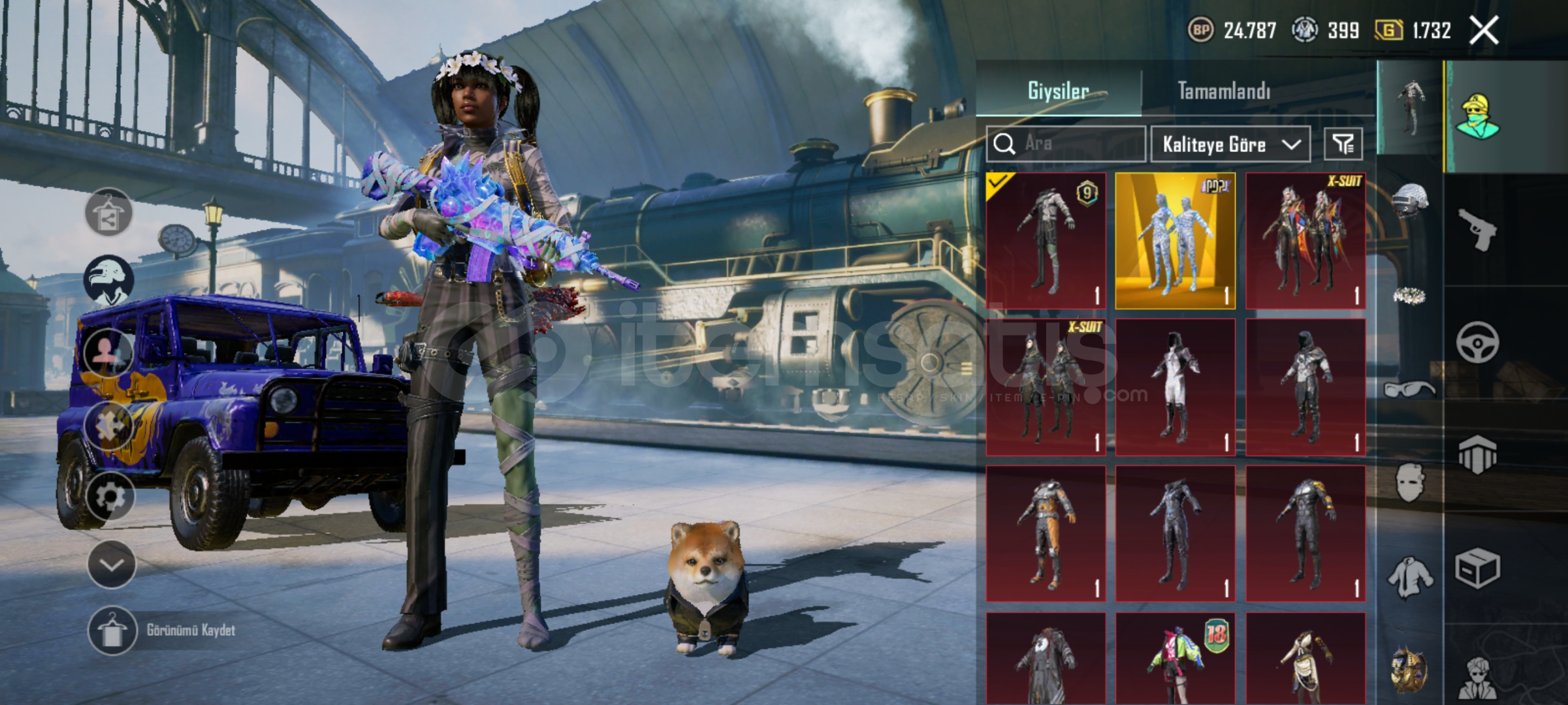
Task: Select the winged X-Suit with red and blue wings
Action: point(1305,241)
